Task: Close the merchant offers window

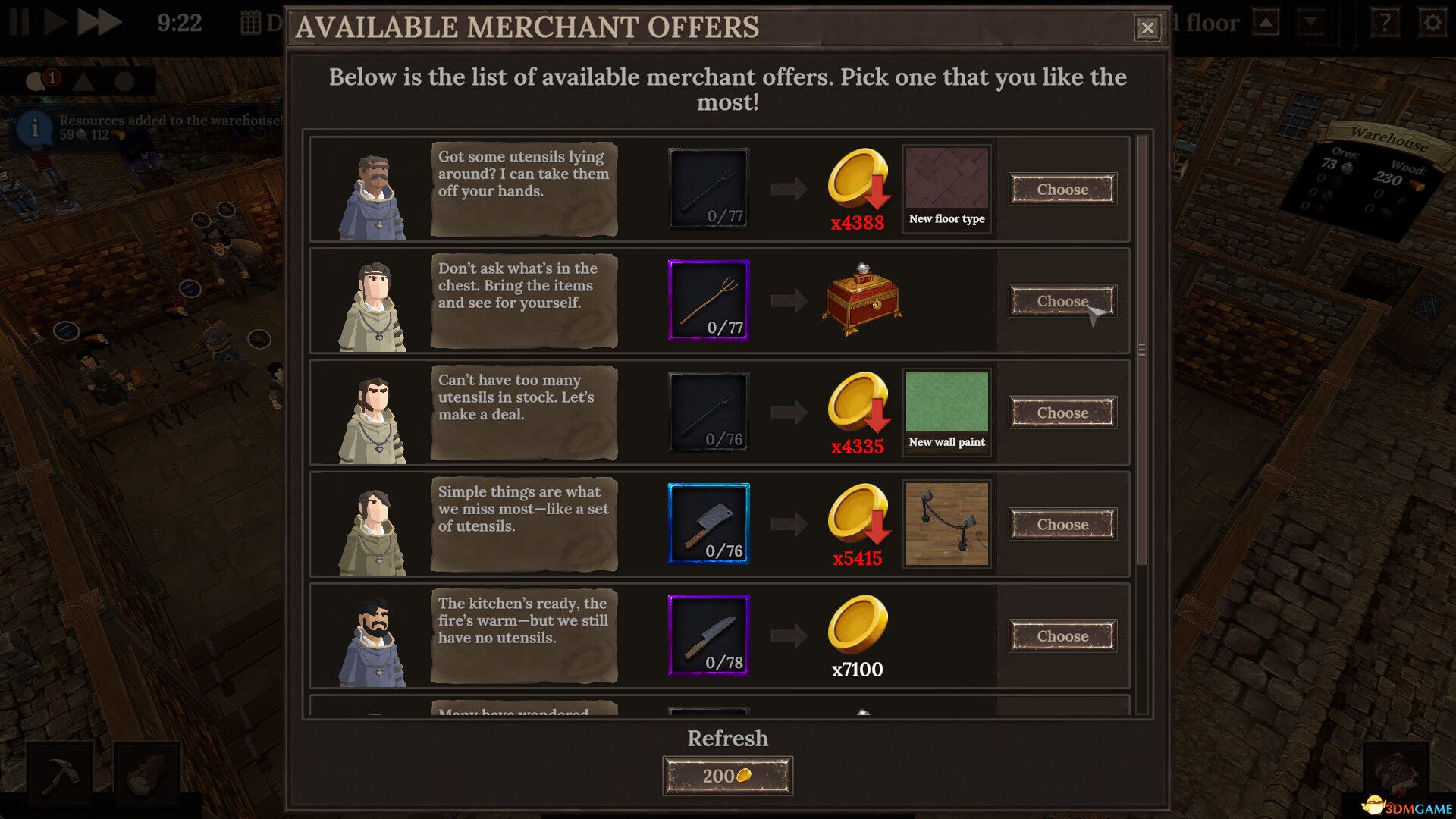Action: [x=1147, y=27]
